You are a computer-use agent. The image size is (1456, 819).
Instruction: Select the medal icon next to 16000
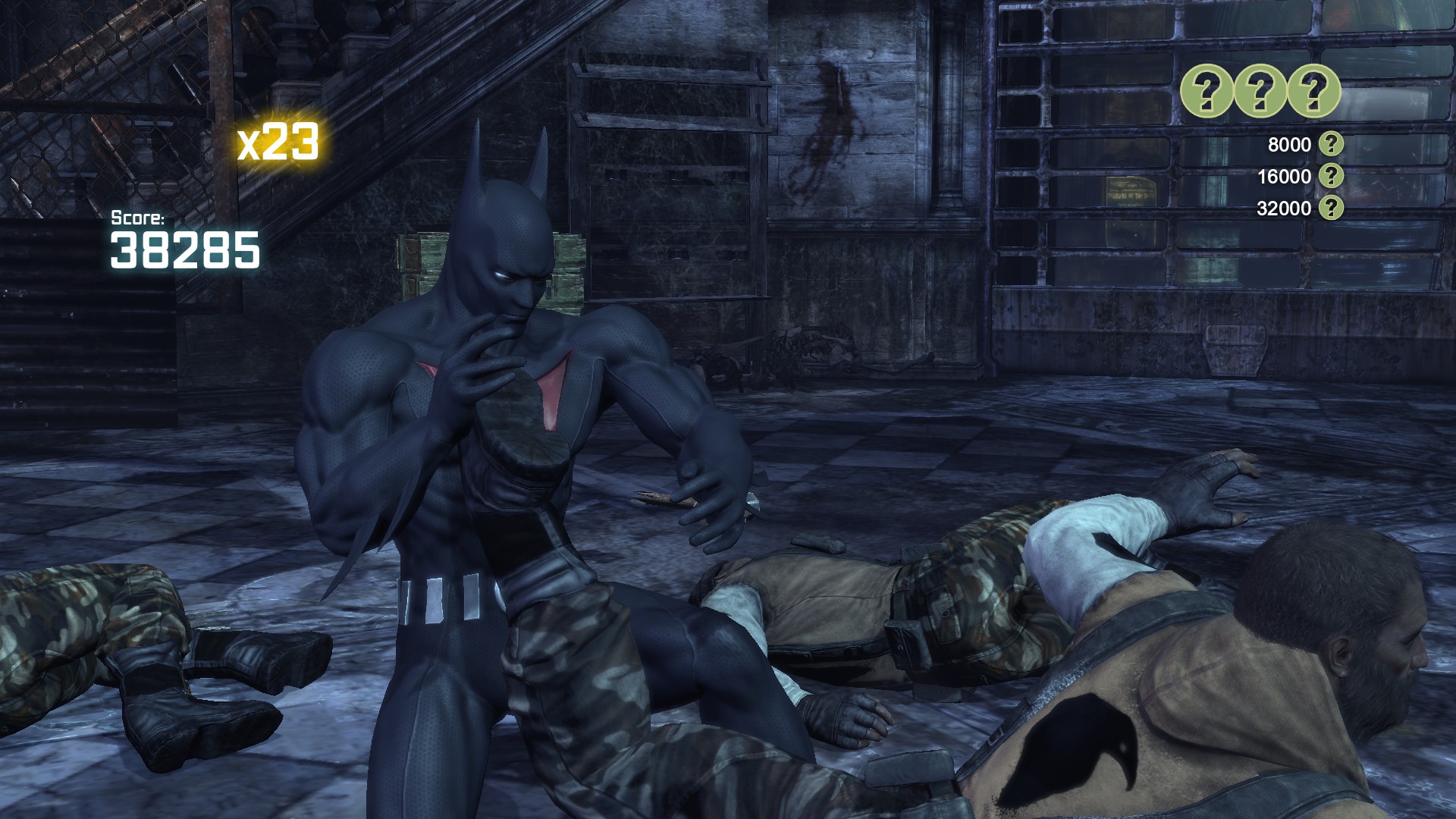click(1331, 176)
